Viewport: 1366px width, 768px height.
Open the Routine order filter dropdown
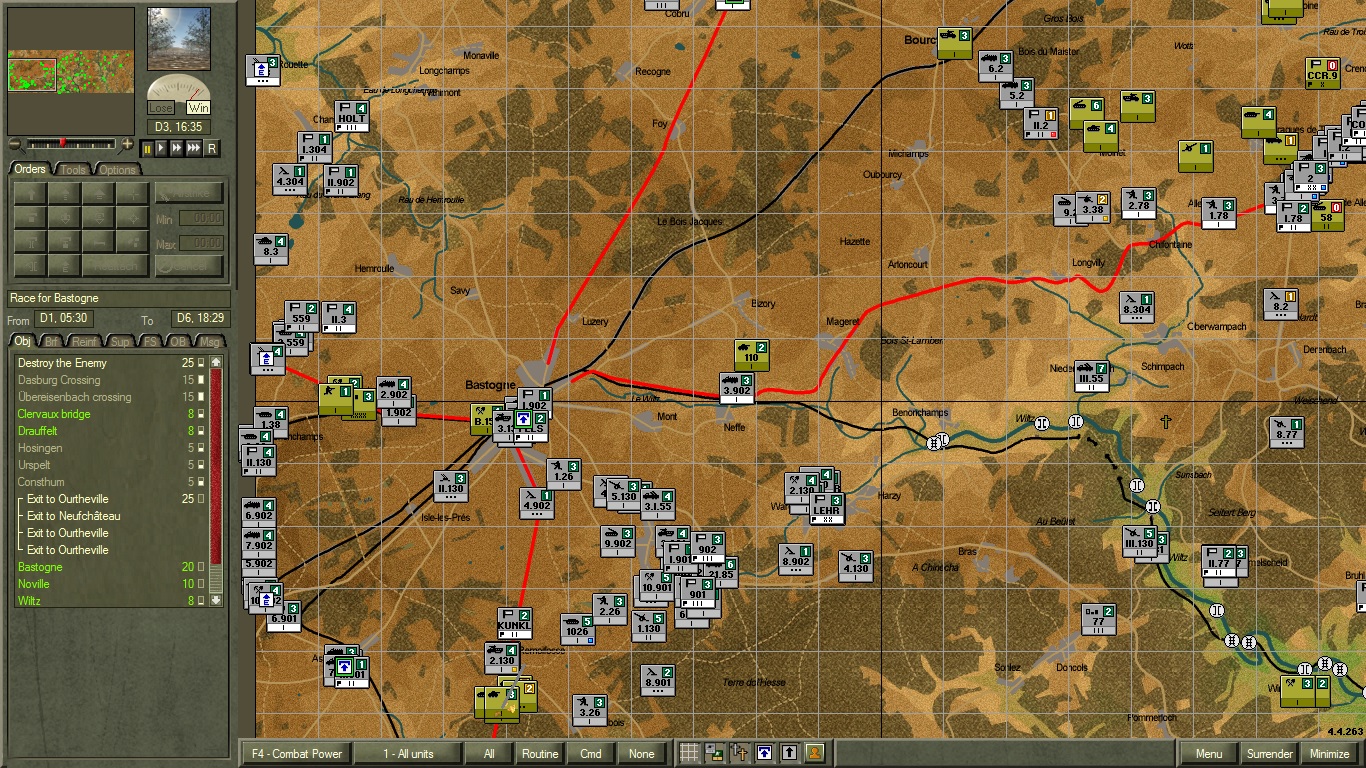coord(539,754)
